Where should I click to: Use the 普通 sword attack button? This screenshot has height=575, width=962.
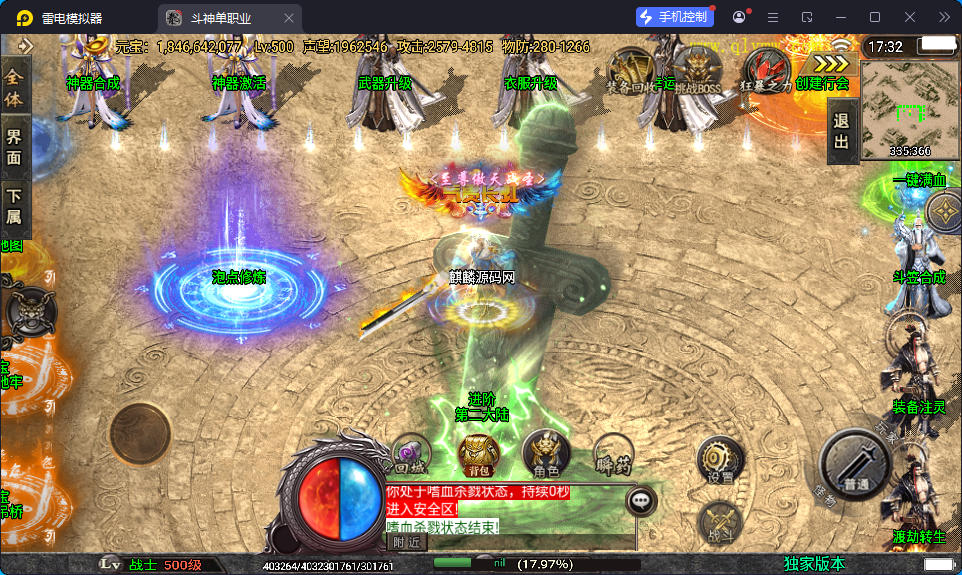[x=855, y=465]
